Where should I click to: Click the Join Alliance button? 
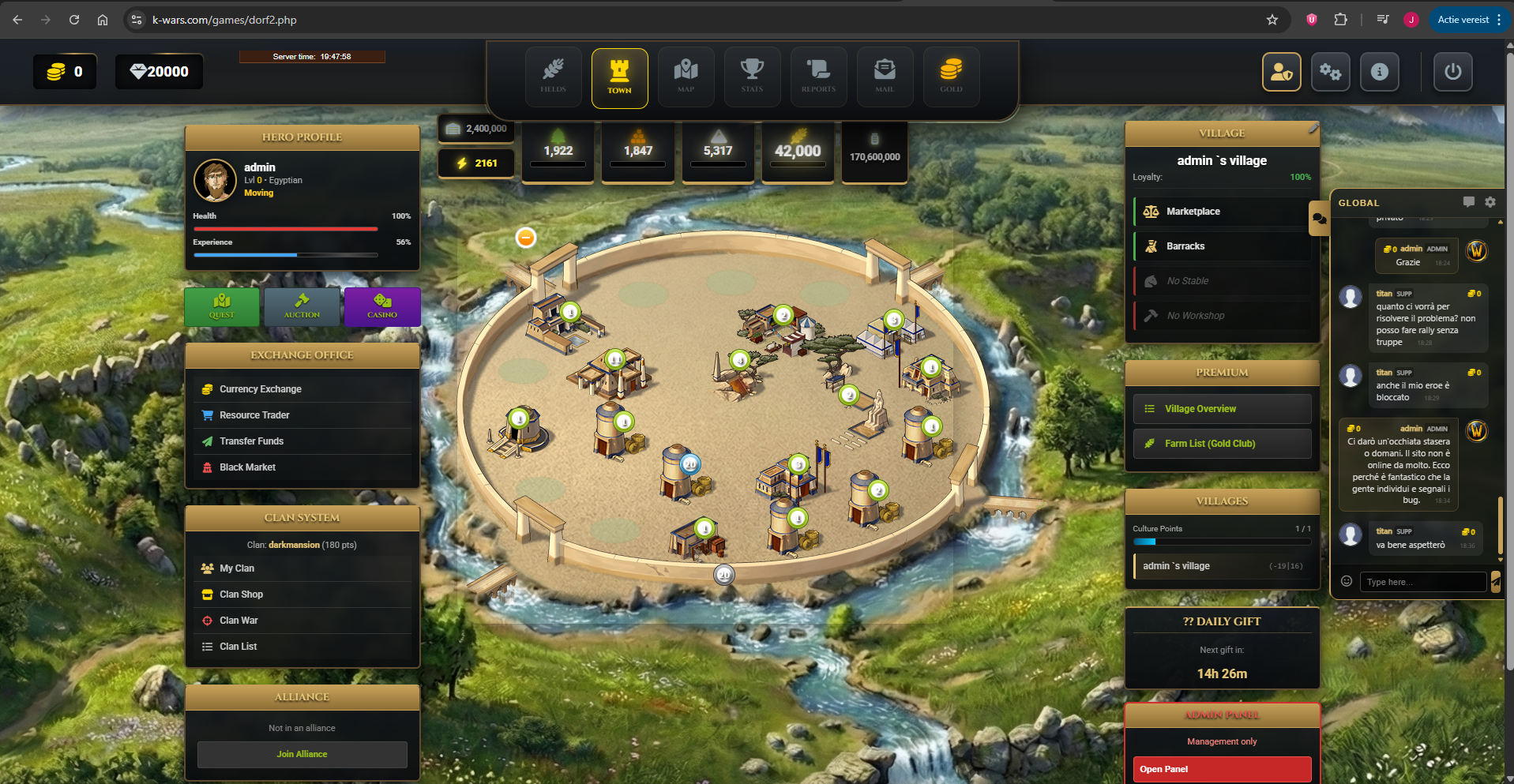pyautogui.click(x=302, y=754)
